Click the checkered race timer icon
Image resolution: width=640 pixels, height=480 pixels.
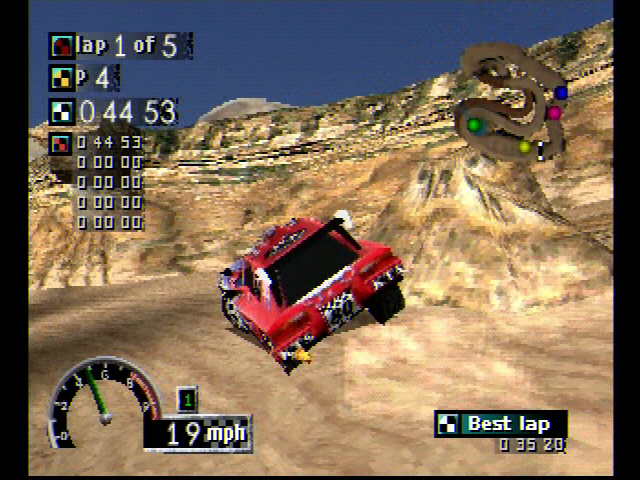click(62, 111)
